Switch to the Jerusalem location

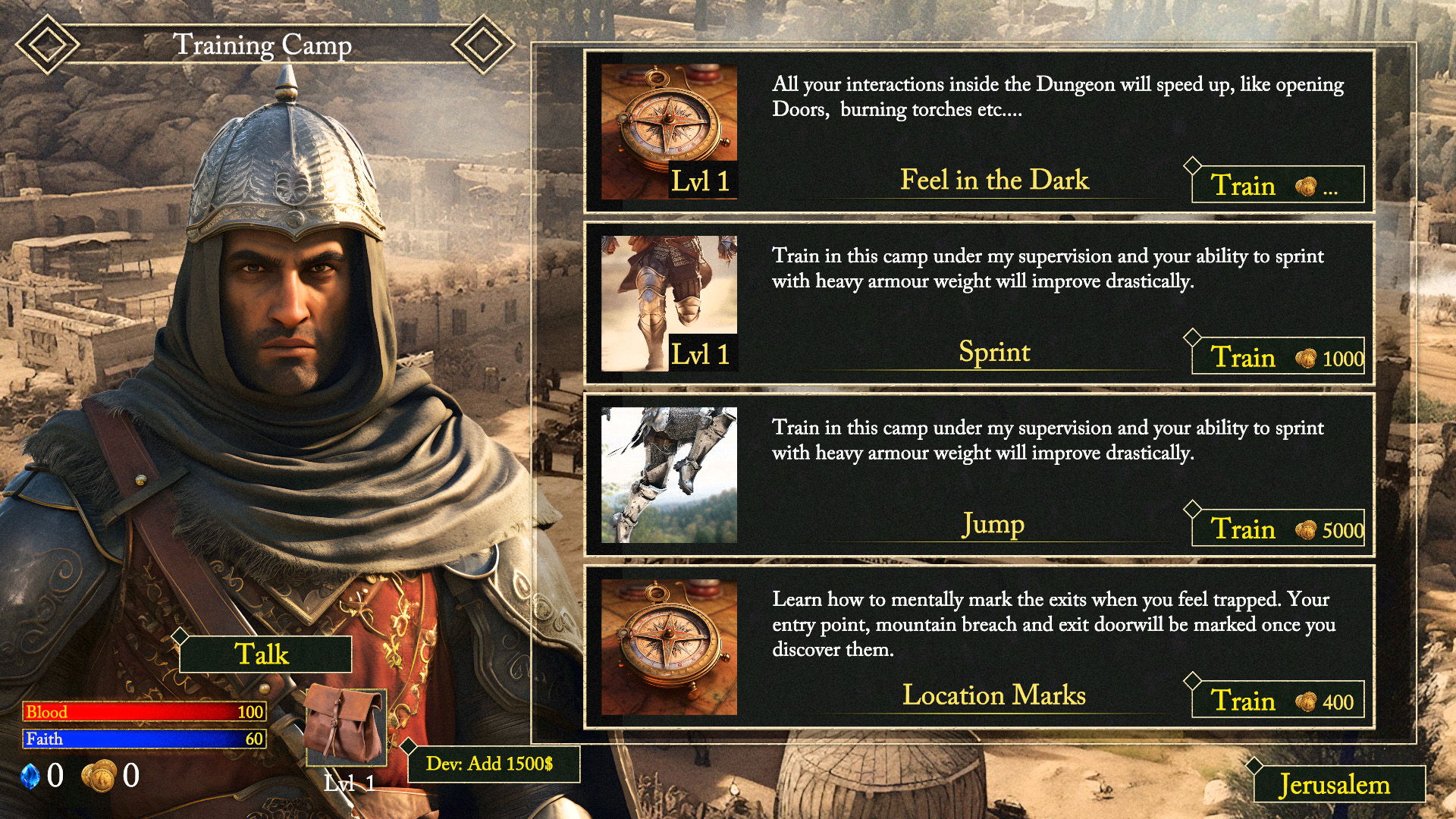[x=1335, y=785]
